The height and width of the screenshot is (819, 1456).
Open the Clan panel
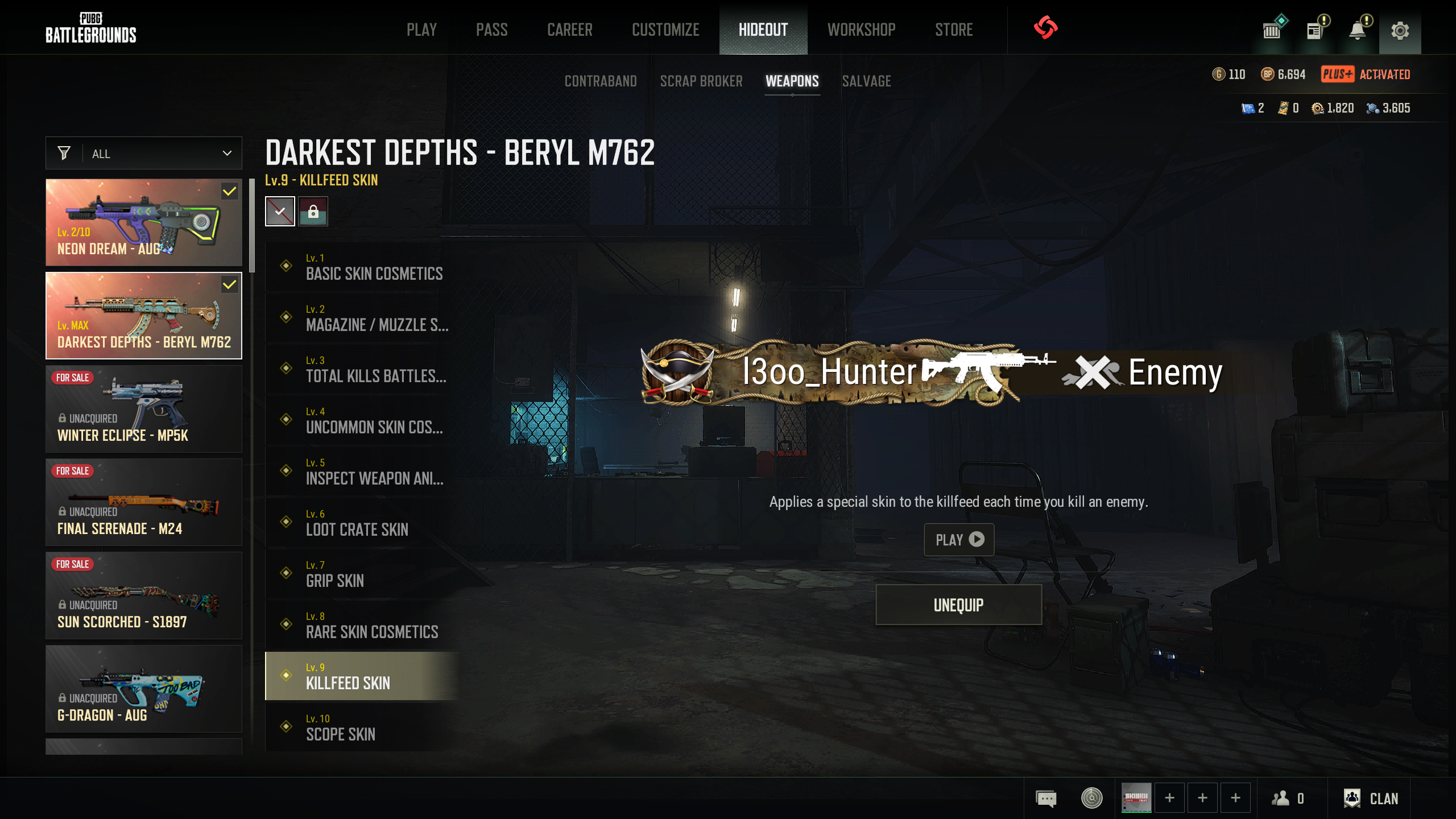1371,799
